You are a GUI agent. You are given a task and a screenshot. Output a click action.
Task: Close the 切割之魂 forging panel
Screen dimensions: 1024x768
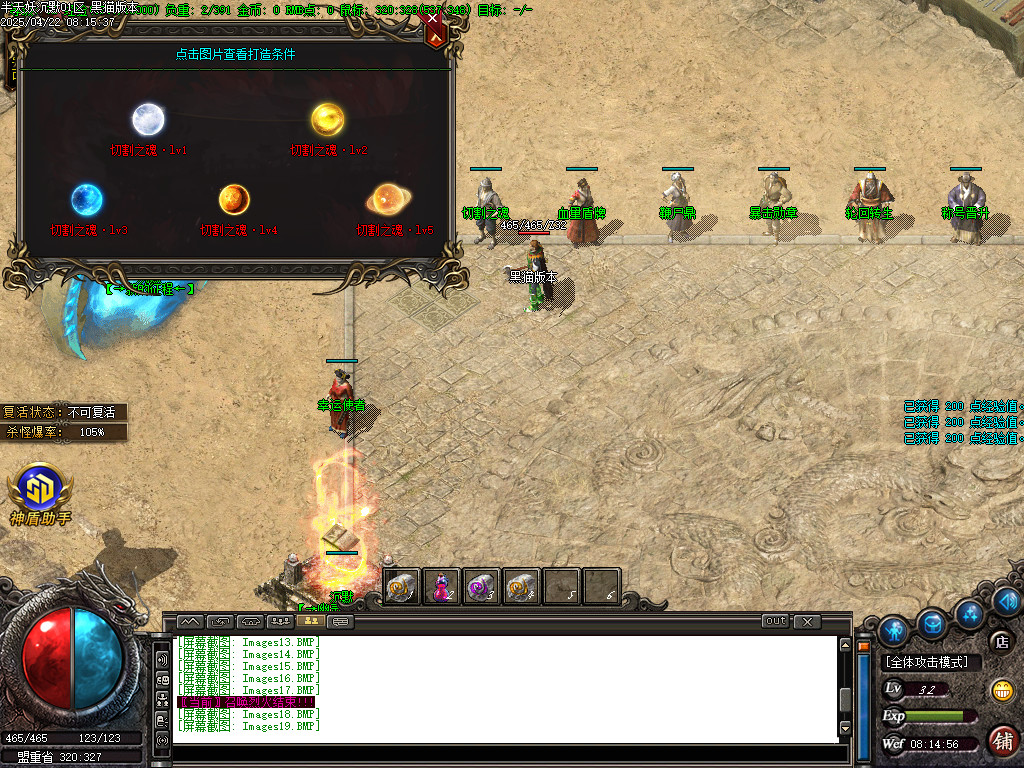point(433,27)
